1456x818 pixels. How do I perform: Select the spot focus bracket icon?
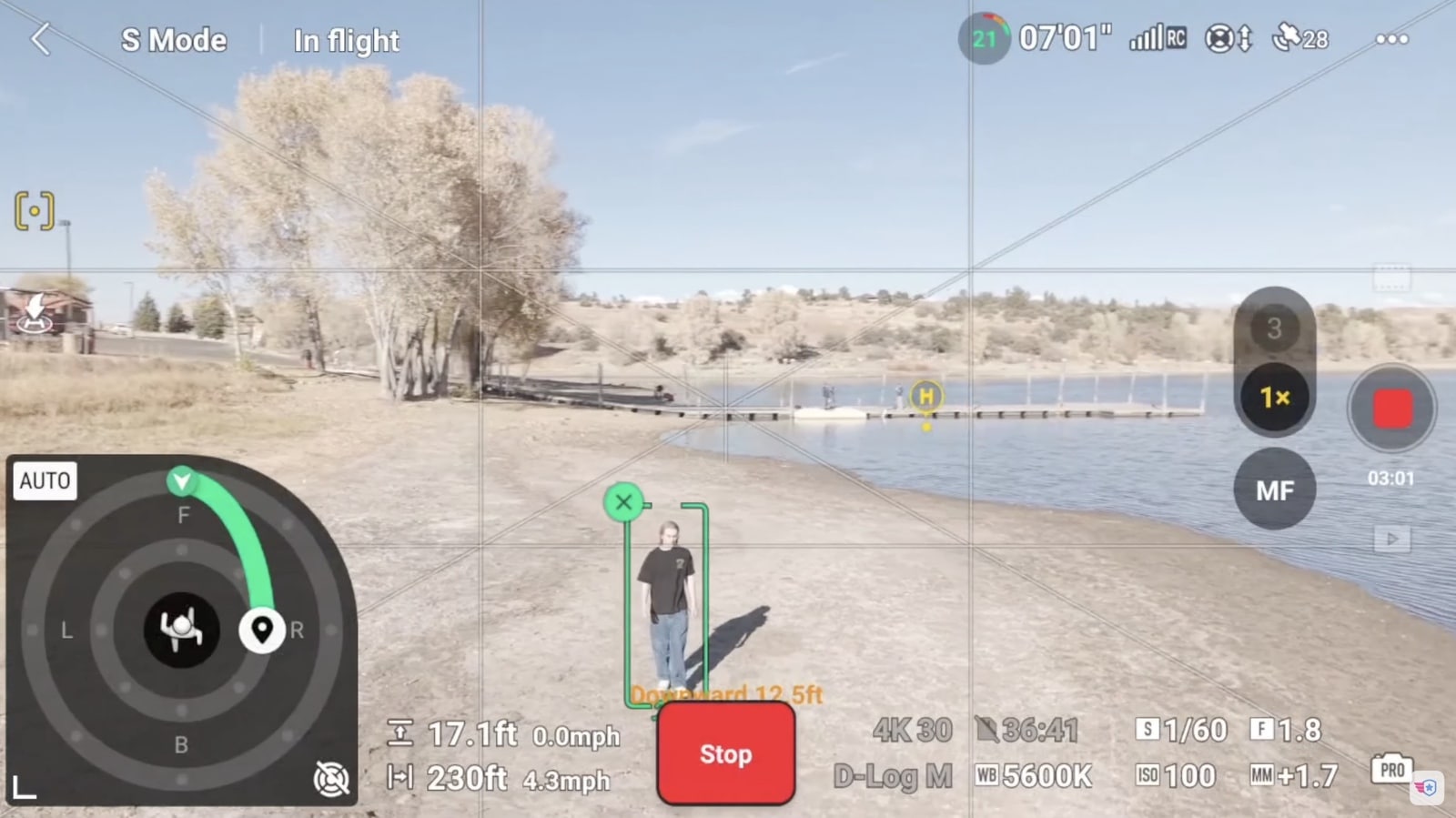pos(33,210)
